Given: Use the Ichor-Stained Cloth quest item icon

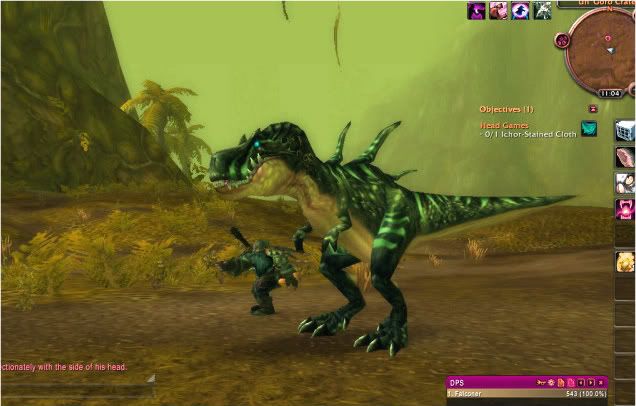Looking at the screenshot, I should (x=589, y=128).
